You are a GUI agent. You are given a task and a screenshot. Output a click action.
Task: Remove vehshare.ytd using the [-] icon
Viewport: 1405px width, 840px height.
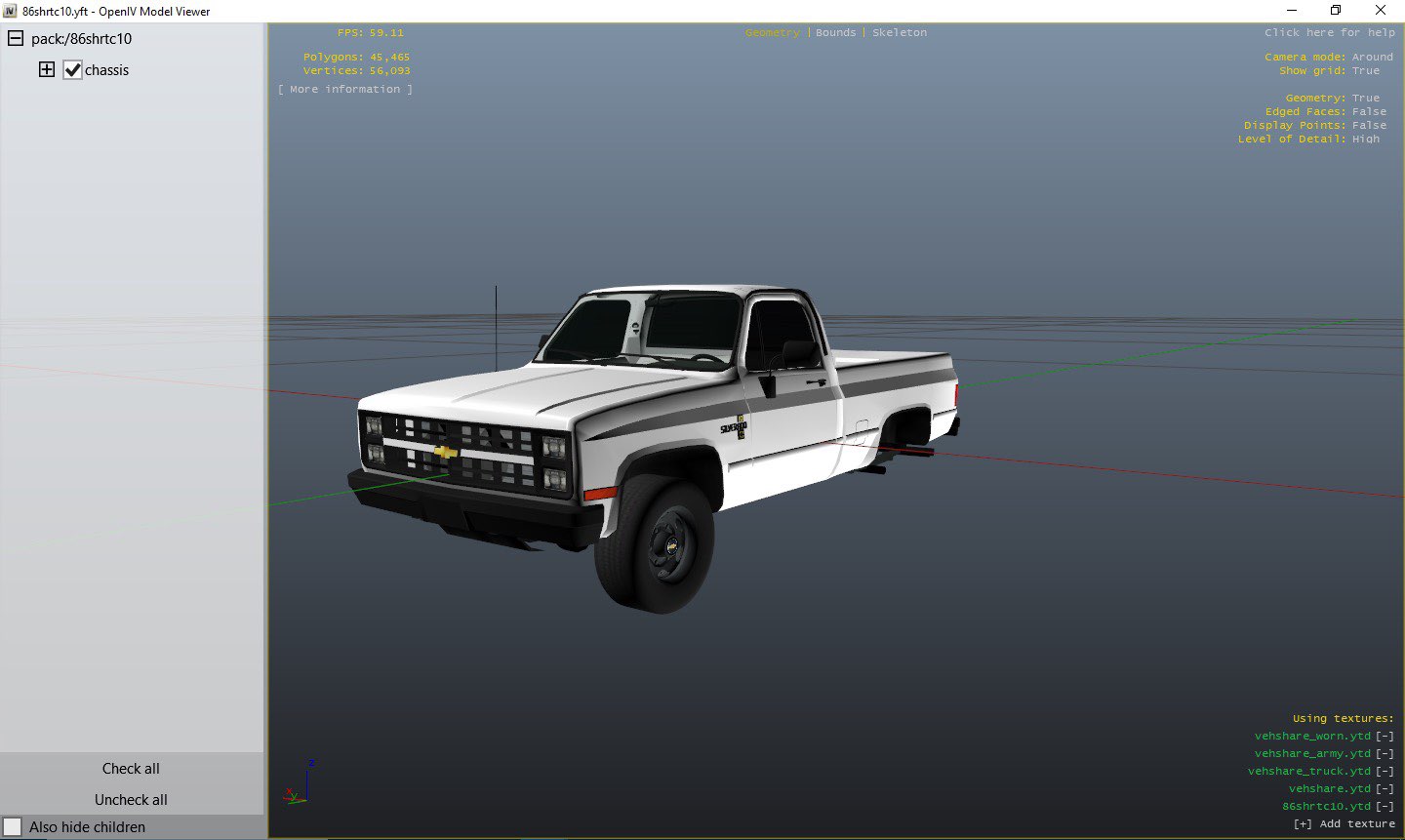tap(1385, 788)
